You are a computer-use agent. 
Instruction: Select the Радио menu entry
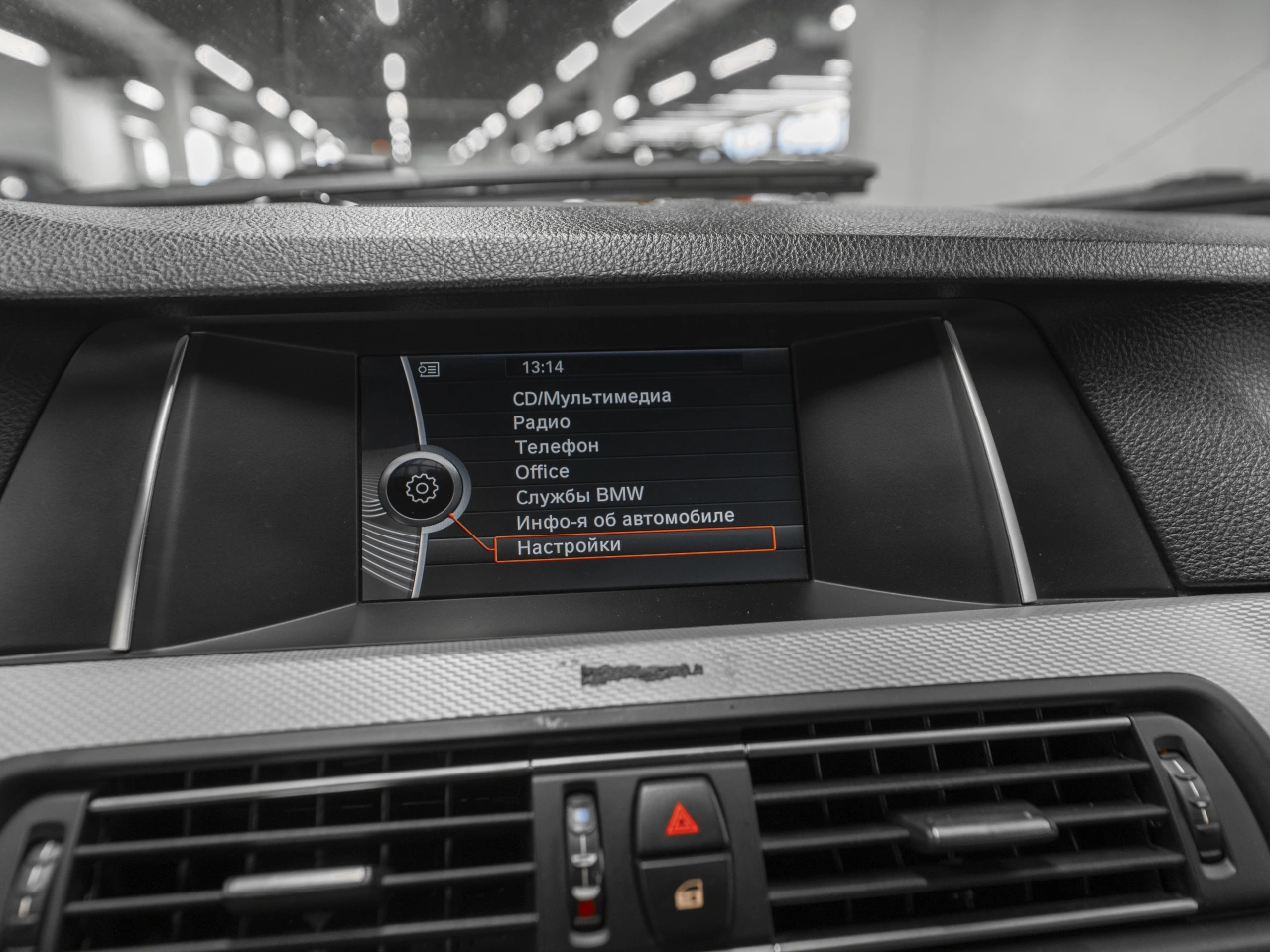point(542,422)
